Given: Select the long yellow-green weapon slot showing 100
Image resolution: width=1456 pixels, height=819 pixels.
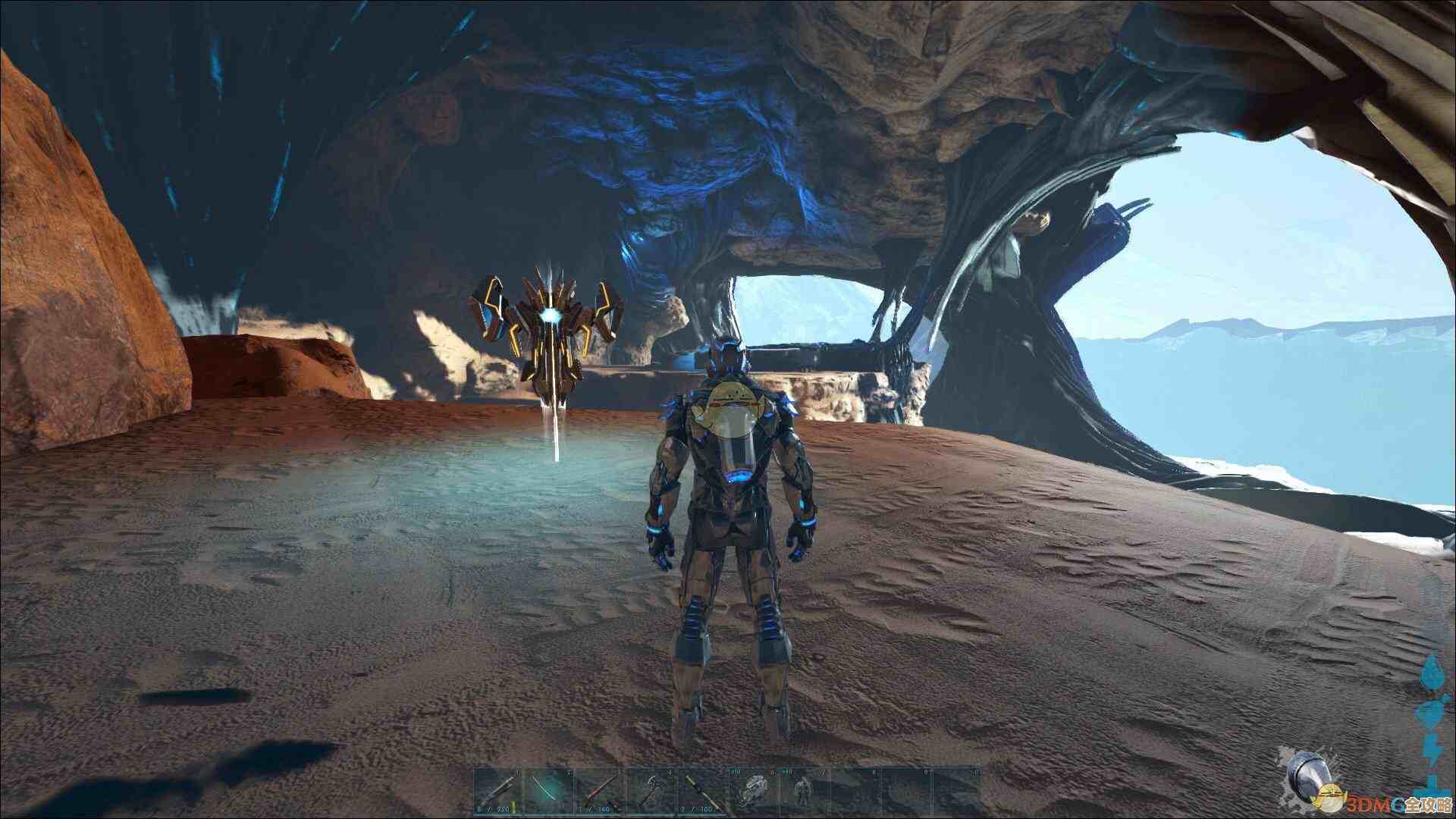Looking at the screenshot, I should coord(700,792).
